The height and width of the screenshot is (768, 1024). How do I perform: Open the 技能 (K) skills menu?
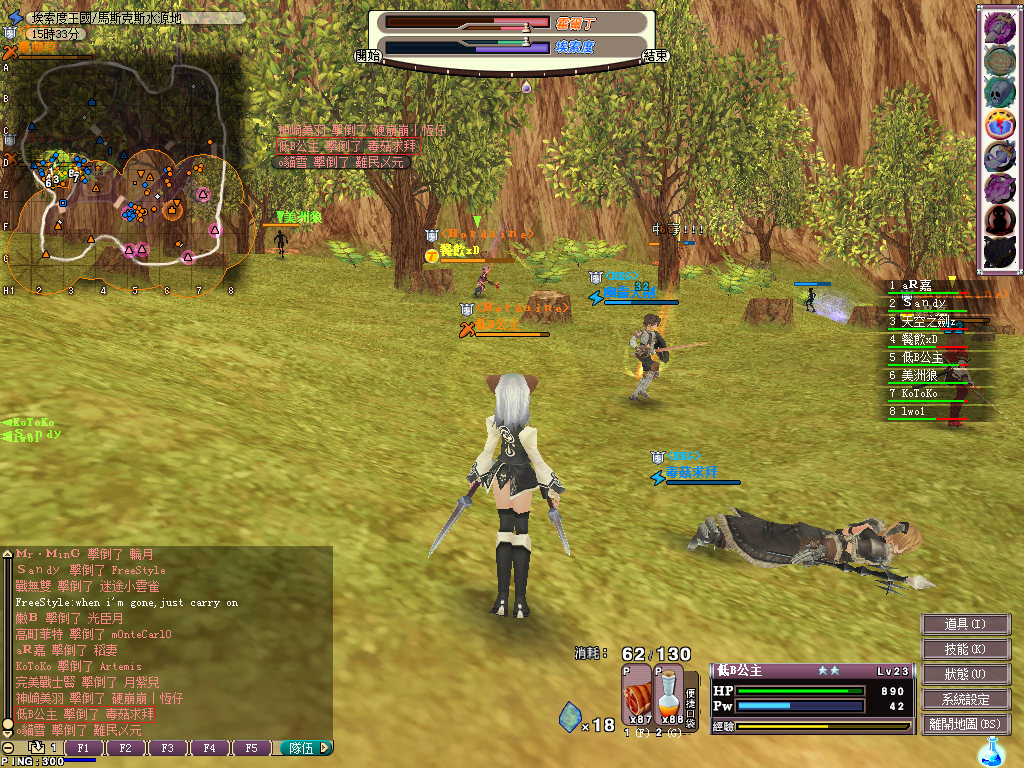tap(965, 649)
